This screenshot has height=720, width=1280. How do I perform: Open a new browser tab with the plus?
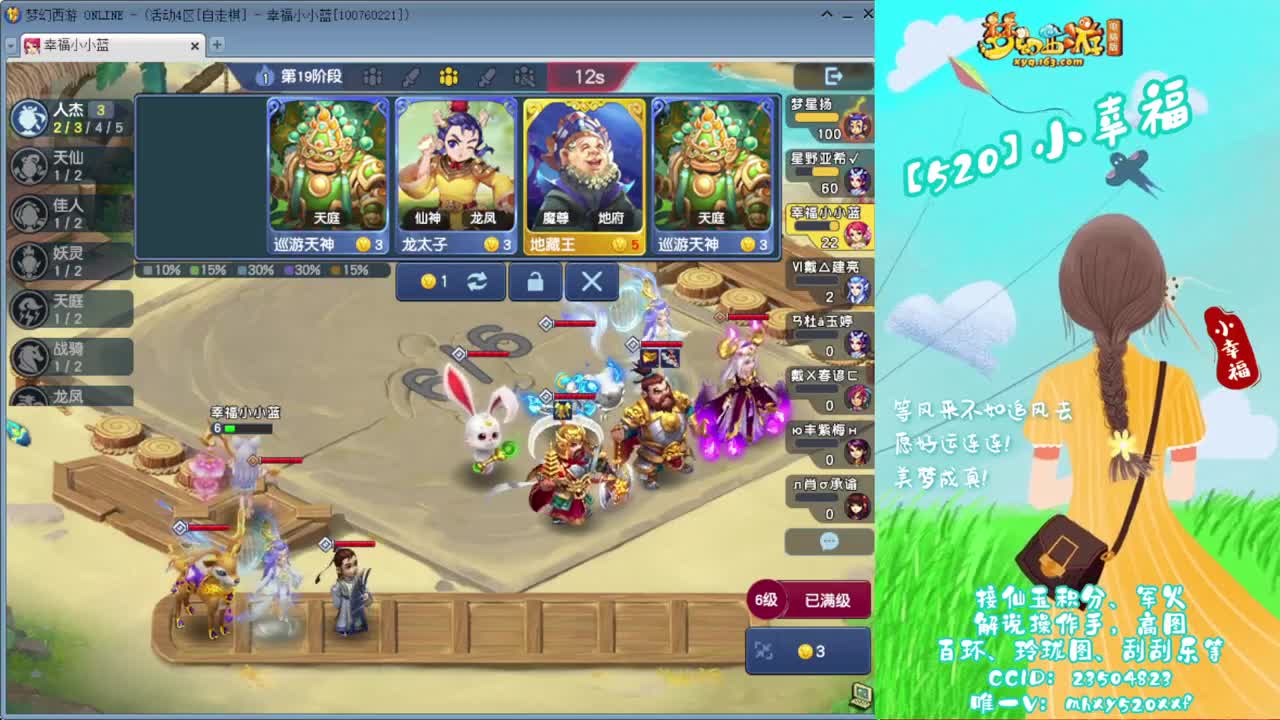pyautogui.click(x=217, y=45)
